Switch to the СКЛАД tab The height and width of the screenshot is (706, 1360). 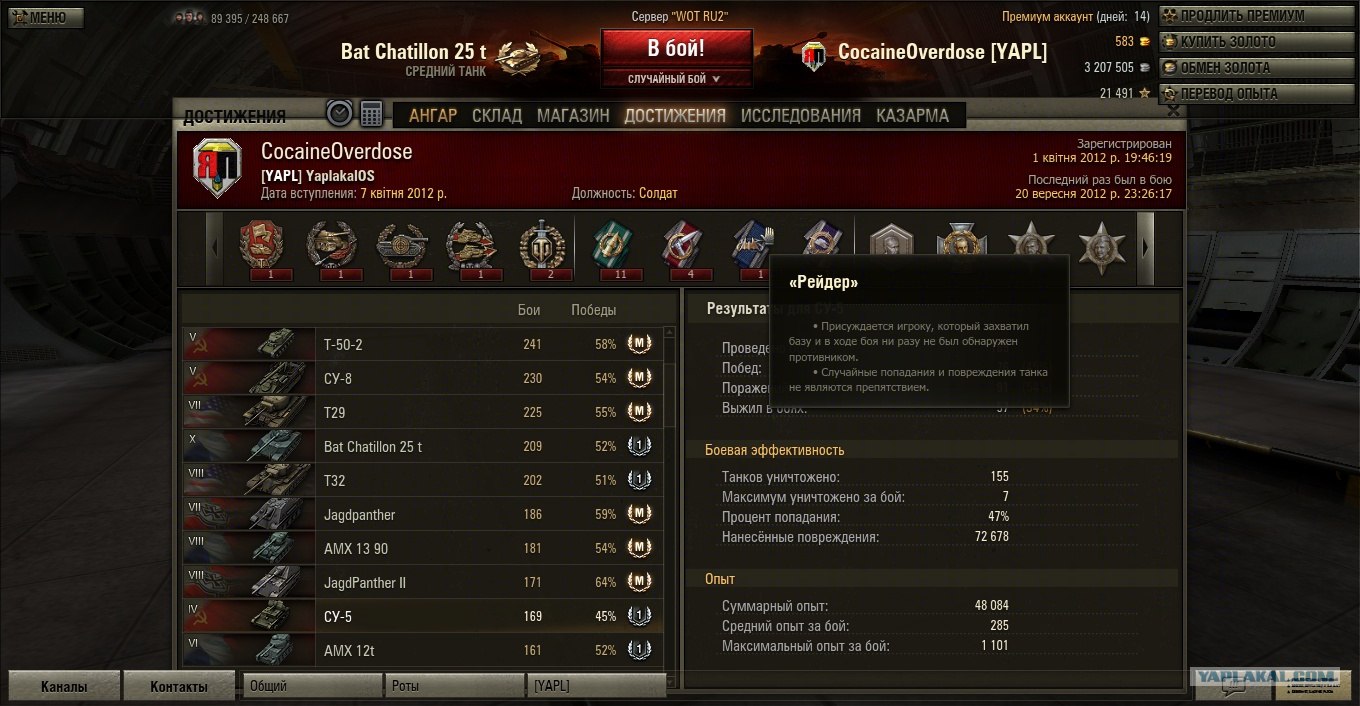pyautogui.click(x=497, y=115)
